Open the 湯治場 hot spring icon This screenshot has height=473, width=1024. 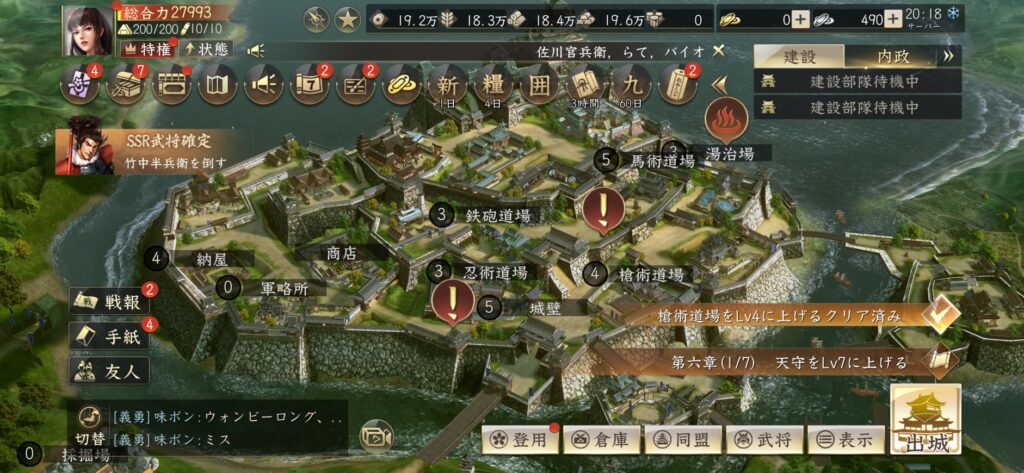coord(727,121)
